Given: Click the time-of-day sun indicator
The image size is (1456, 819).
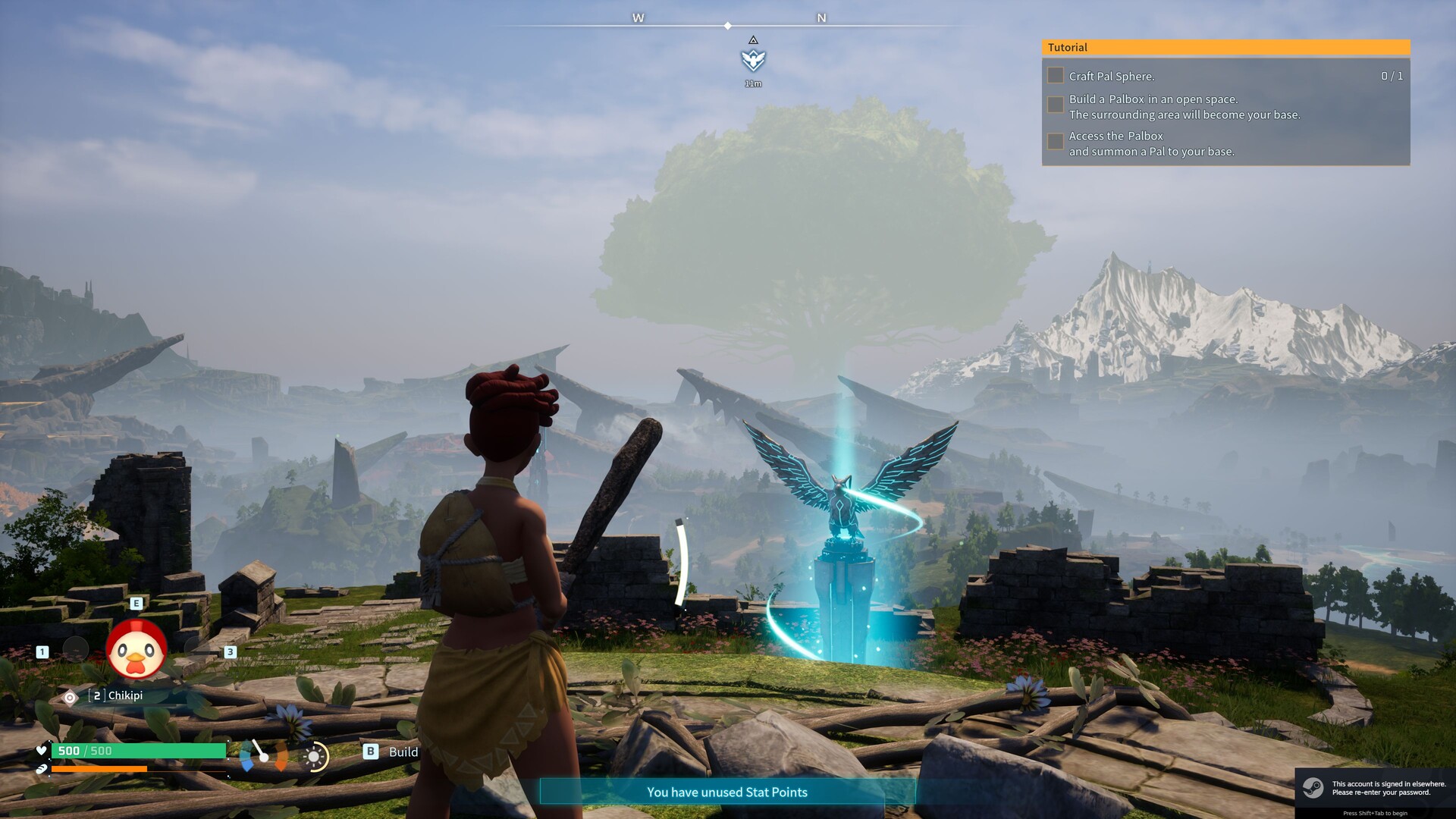Looking at the screenshot, I should coord(315,756).
